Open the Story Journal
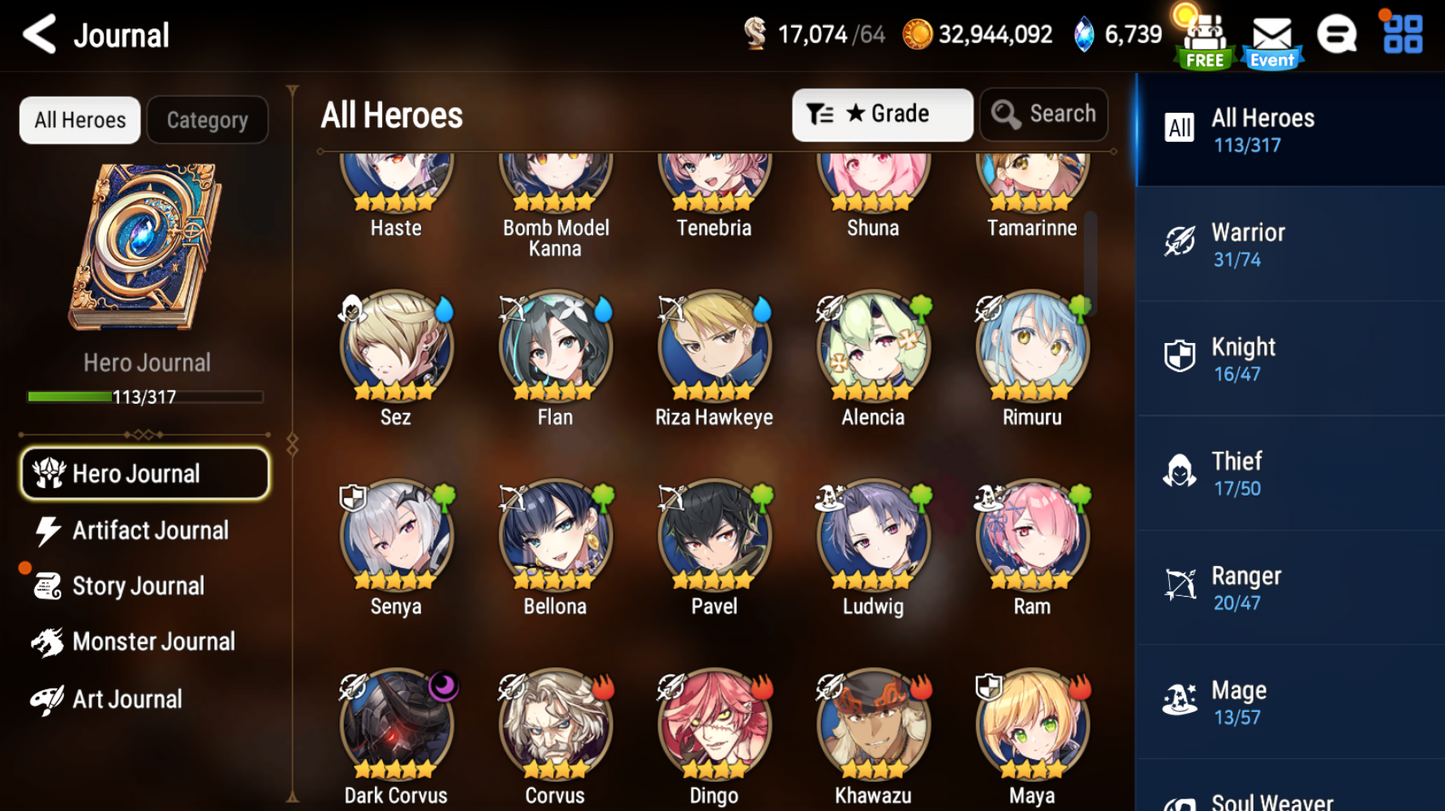Viewport: 1445px width, 811px height. (145, 586)
